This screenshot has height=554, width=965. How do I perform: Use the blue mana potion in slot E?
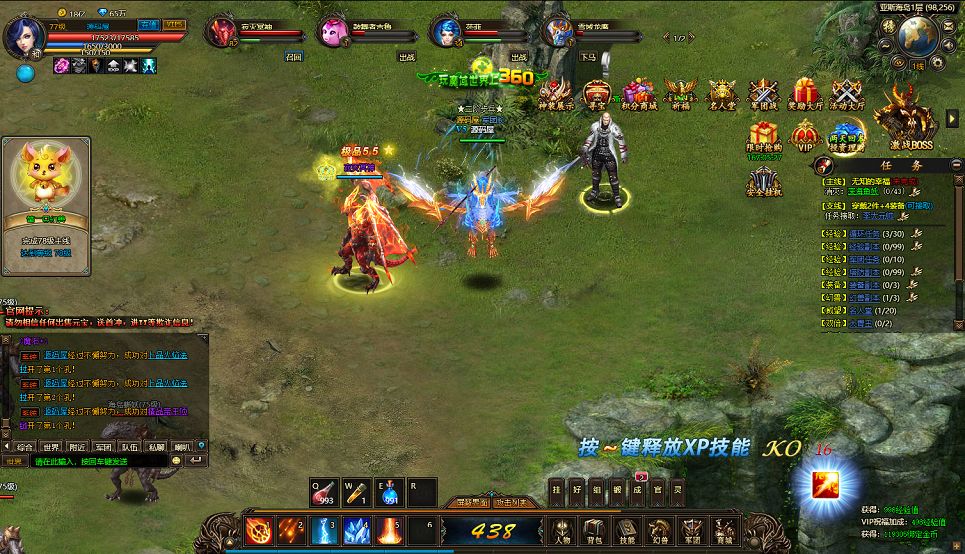point(390,492)
